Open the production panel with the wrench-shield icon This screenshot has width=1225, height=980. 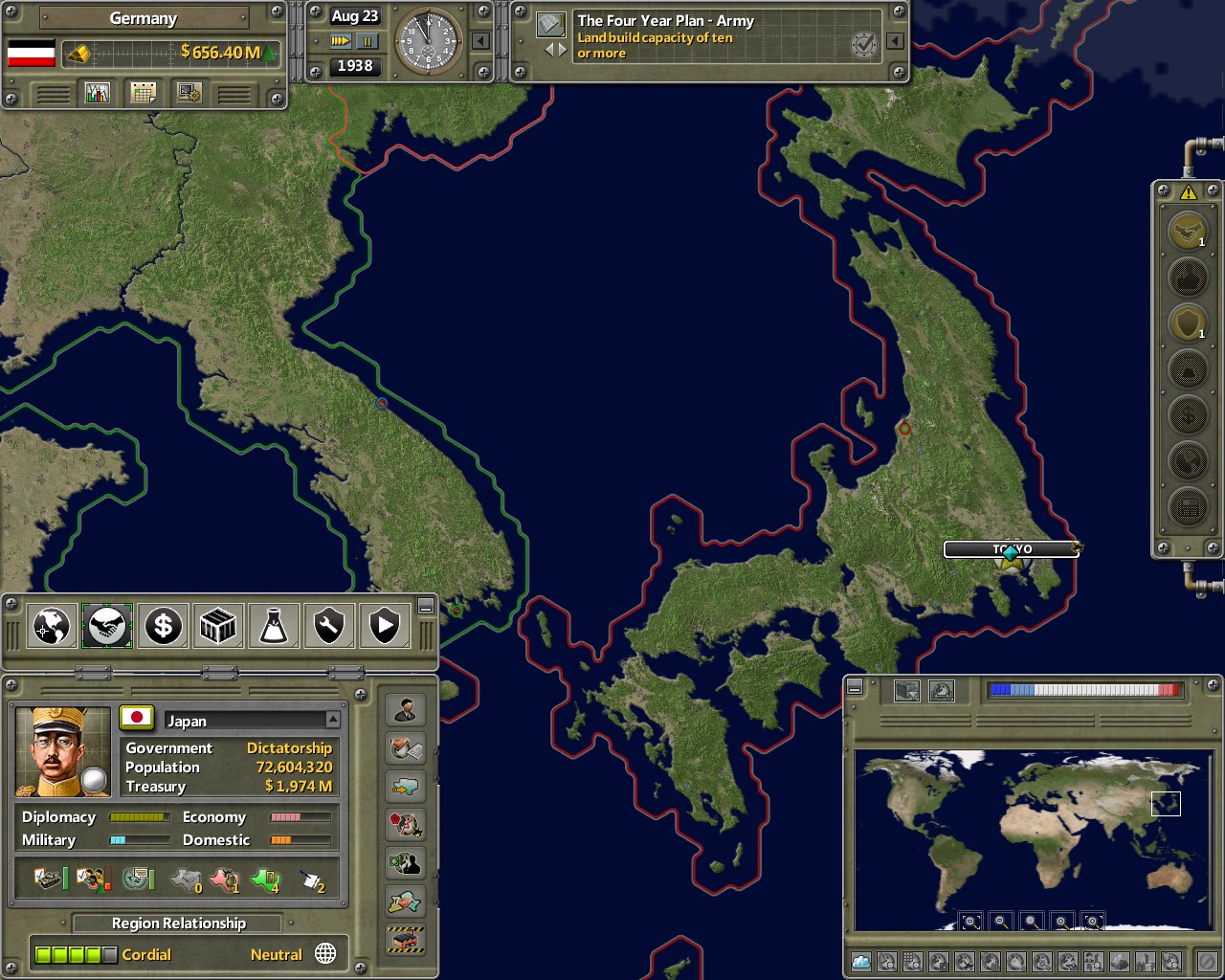(x=329, y=626)
